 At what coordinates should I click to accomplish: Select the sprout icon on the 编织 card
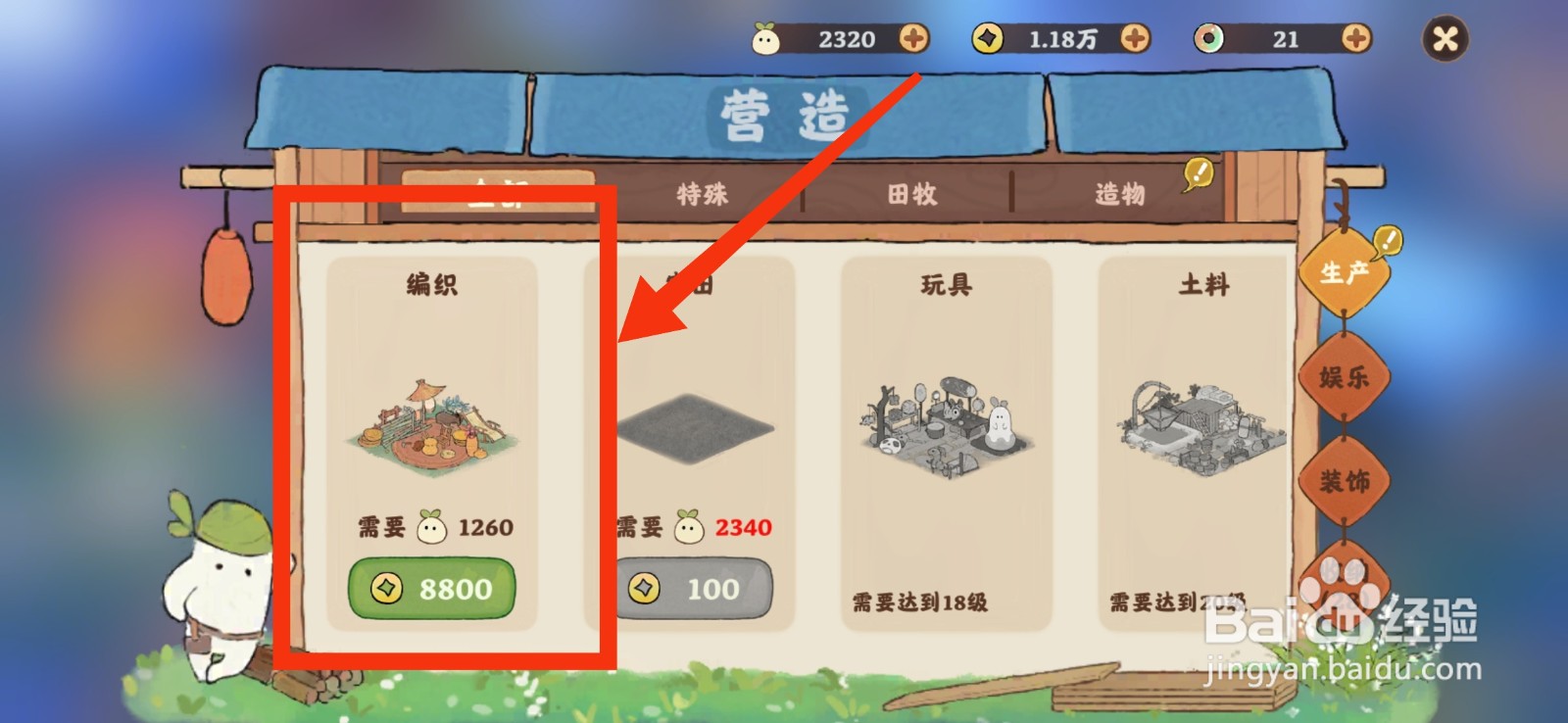point(432,527)
